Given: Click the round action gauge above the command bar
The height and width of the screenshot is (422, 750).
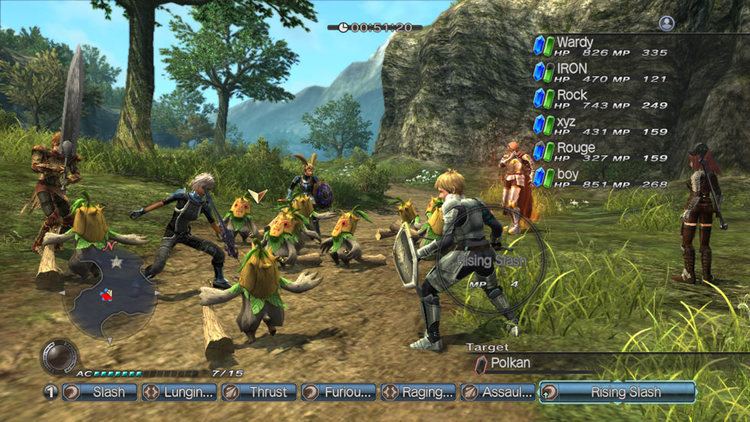Looking at the screenshot, I should (x=58, y=357).
